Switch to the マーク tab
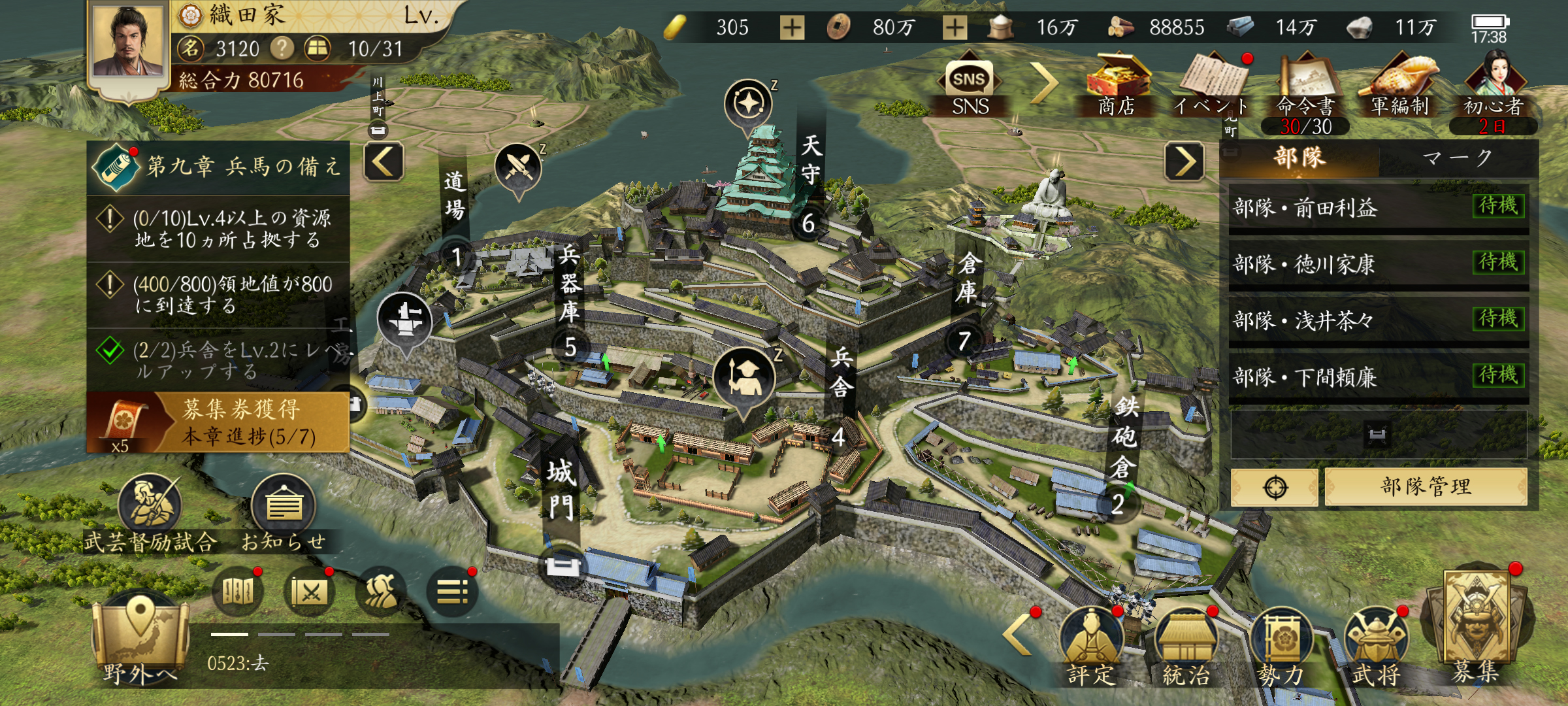Screen dimensions: 1568x706 (x=1457, y=158)
